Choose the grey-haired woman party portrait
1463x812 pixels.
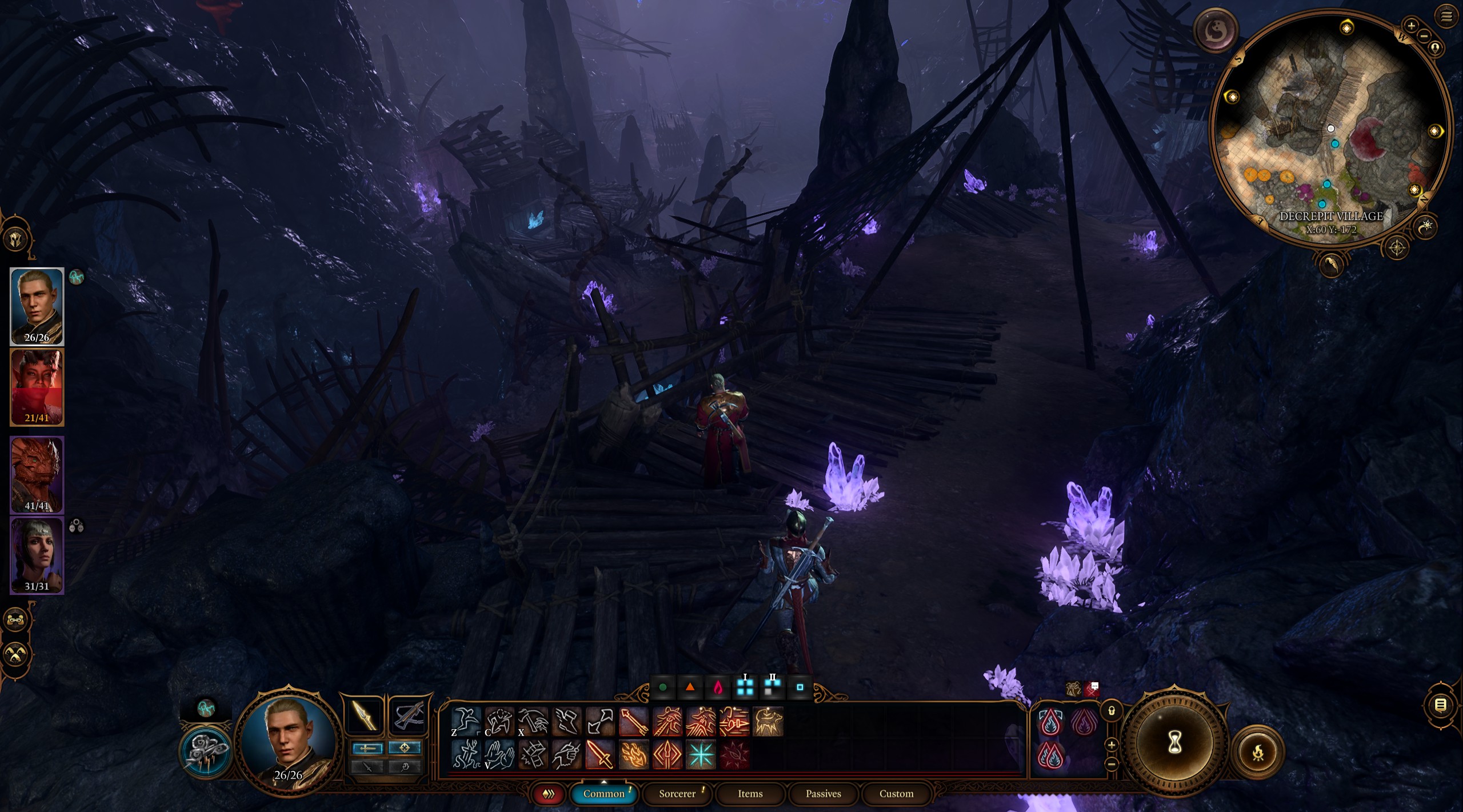coord(37,554)
